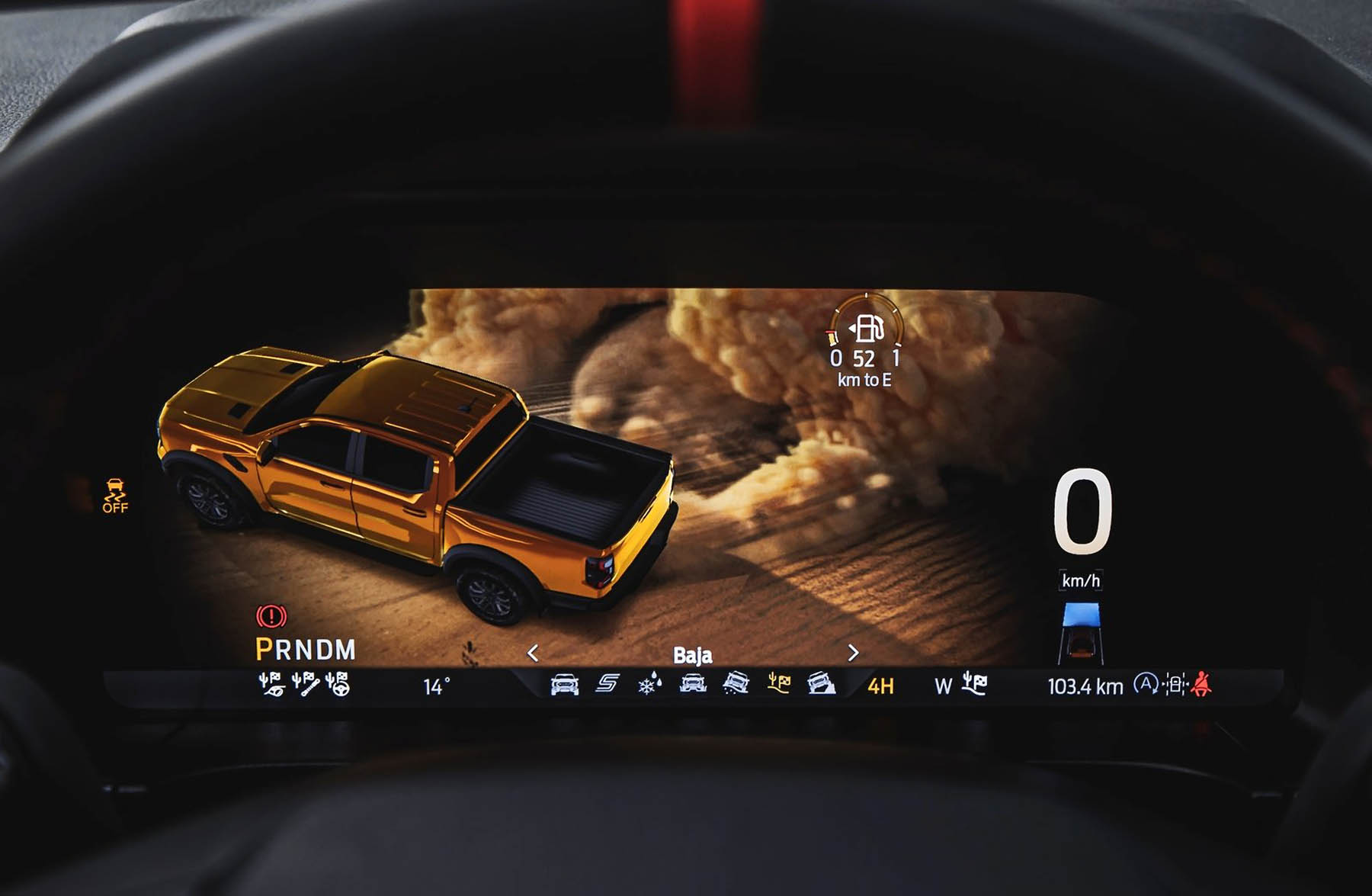1372x896 pixels.
Task: Select the PRNDM gear indicator
Action: 306,650
